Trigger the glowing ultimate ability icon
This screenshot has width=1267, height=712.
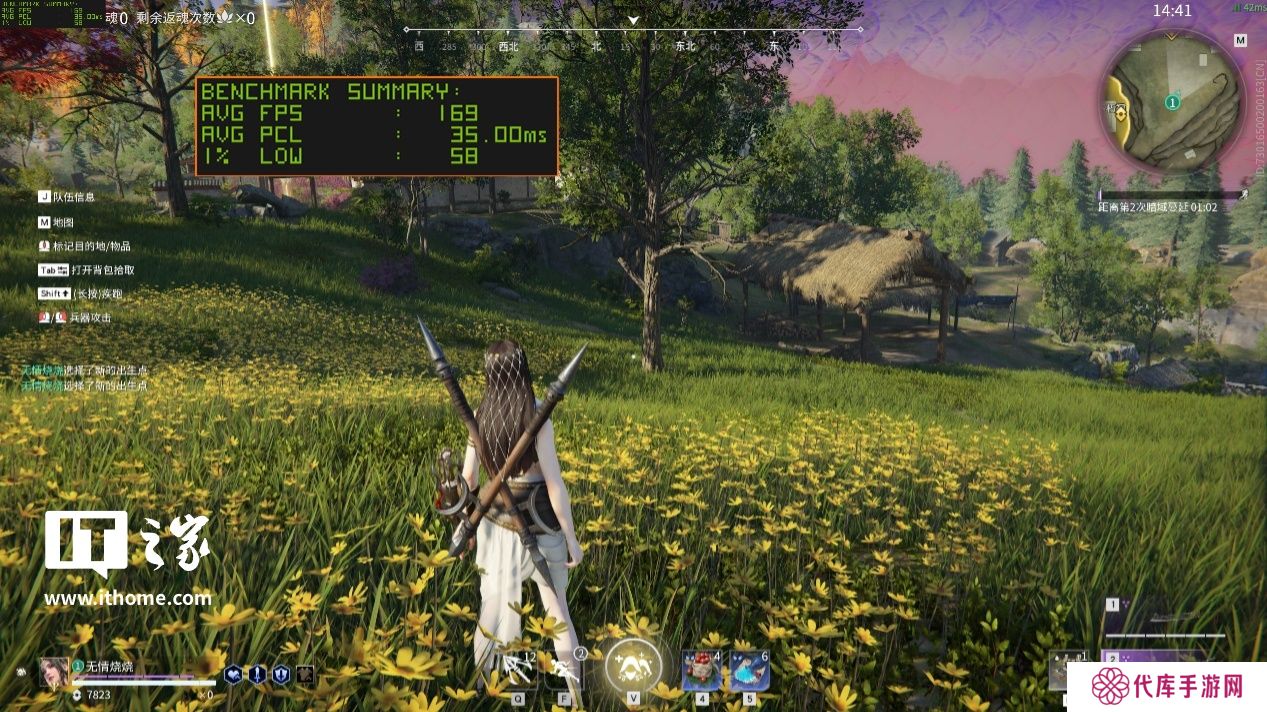[633, 665]
